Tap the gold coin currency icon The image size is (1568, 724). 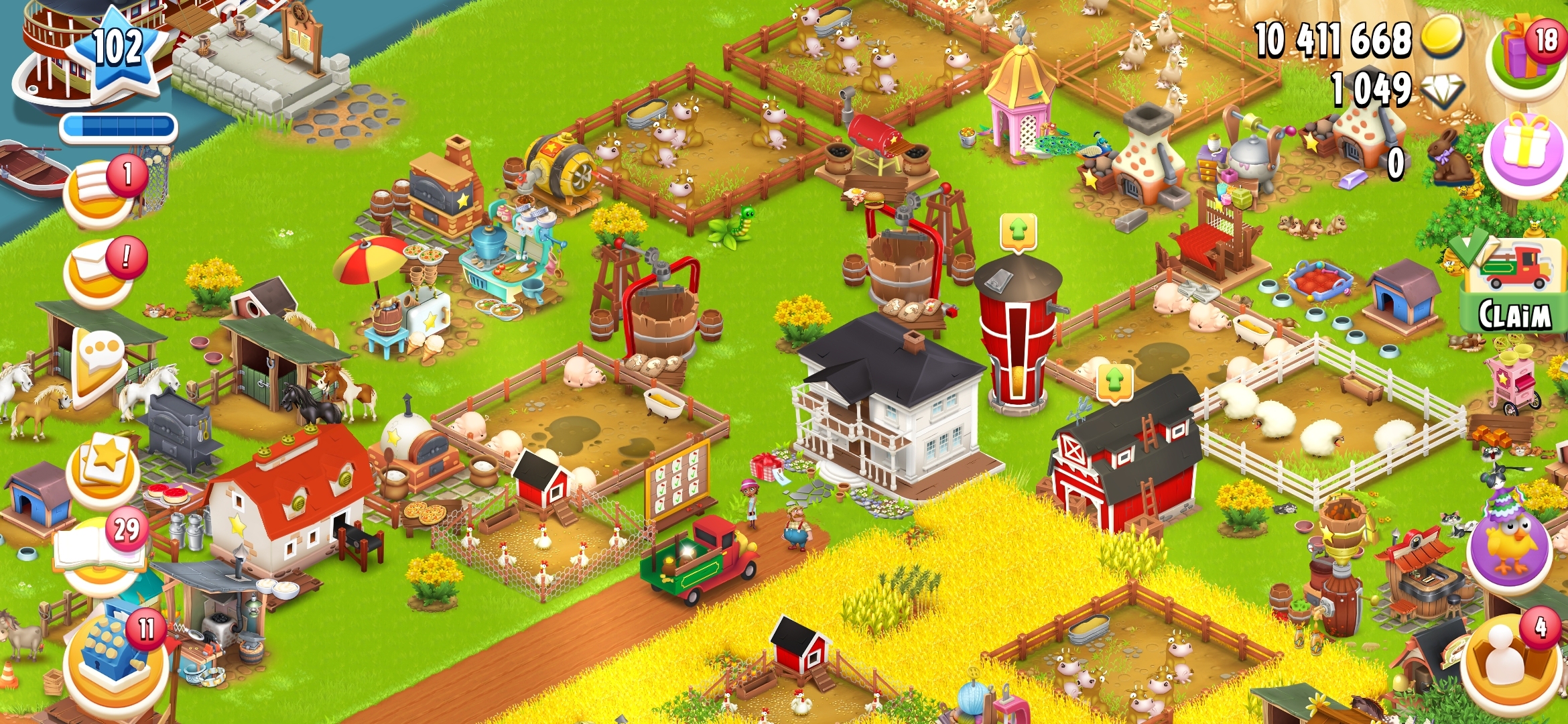coord(1441,37)
